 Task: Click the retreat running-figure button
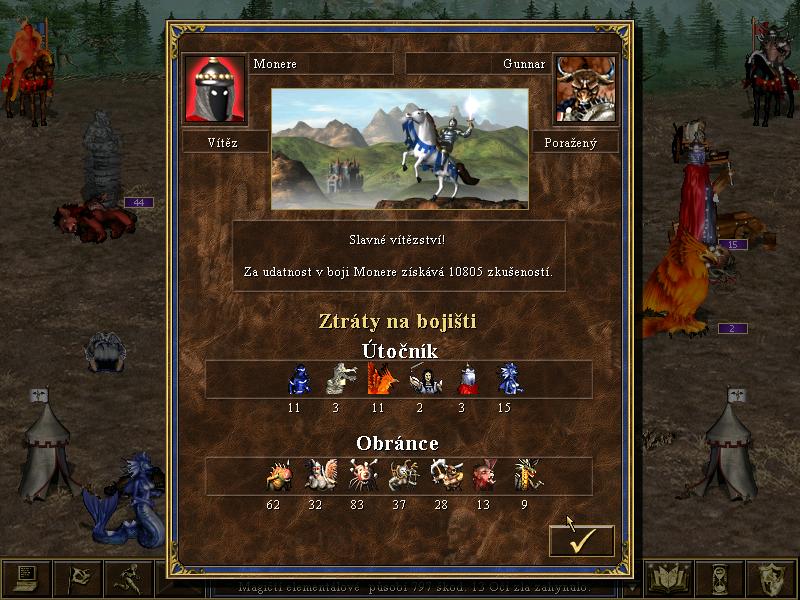(x=129, y=578)
